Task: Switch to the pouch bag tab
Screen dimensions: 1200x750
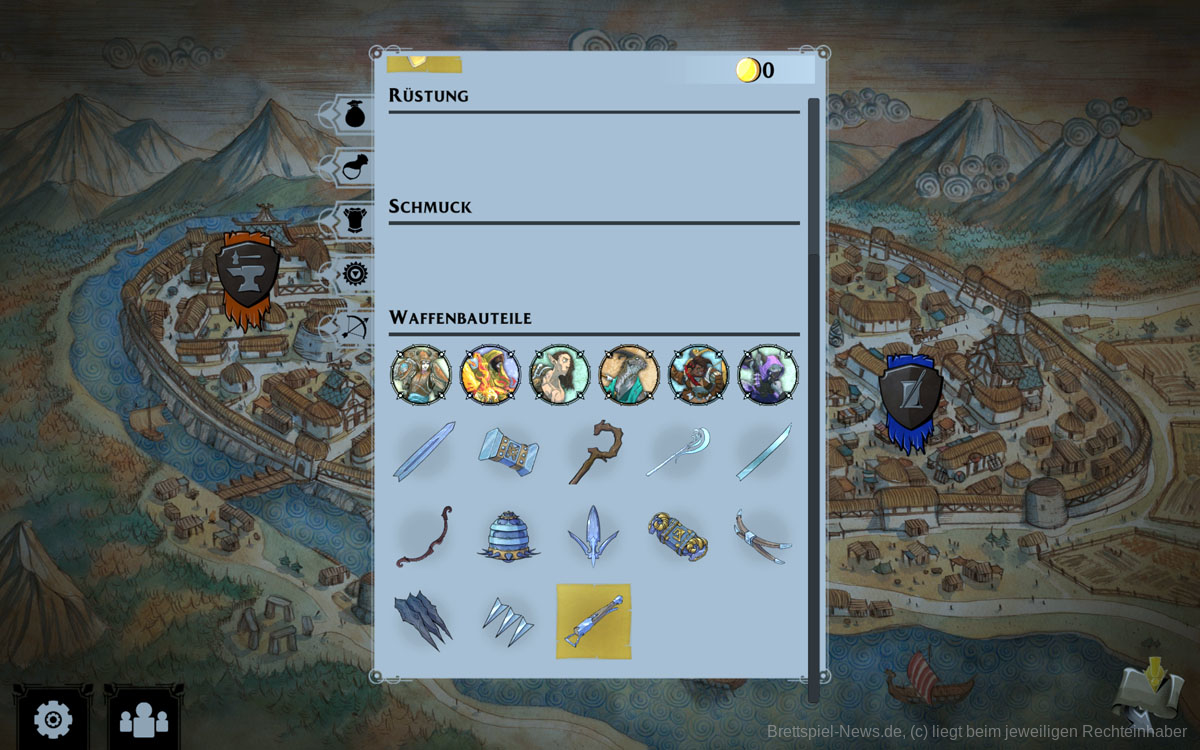Action: 355,114
